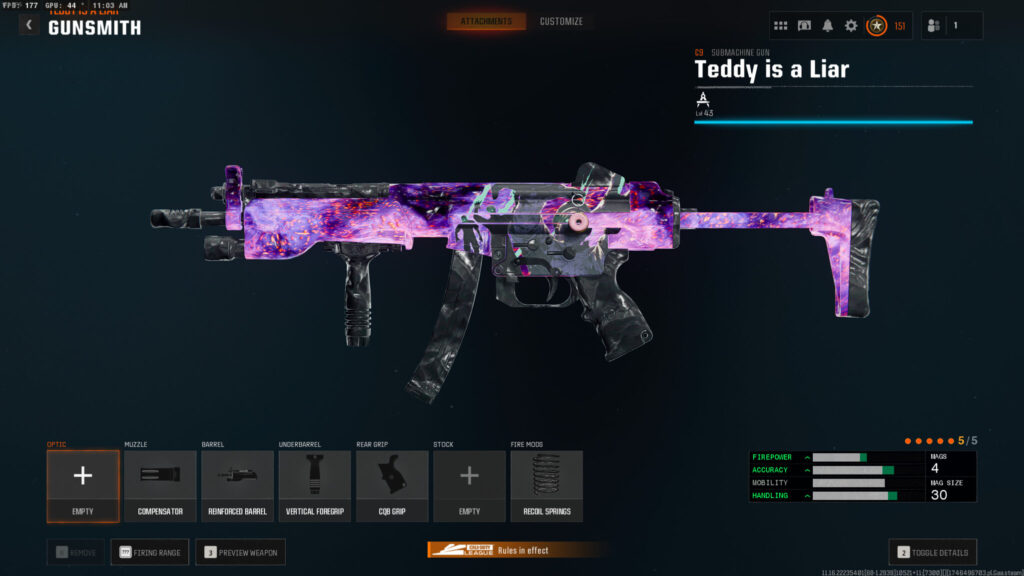Viewport: 1024px width, 576px height.
Task: Select the Compensator muzzle slot
Action: click(160, 485)
